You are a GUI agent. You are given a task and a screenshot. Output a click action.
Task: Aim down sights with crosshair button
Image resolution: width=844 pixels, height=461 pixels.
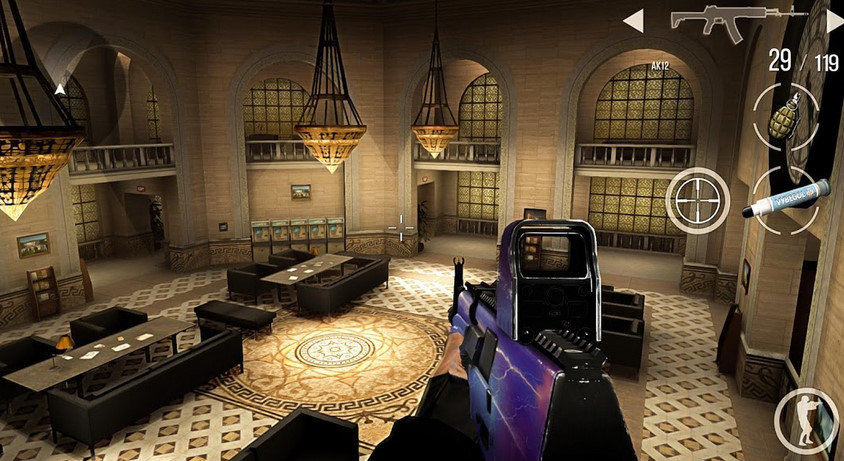pos(697,201)
